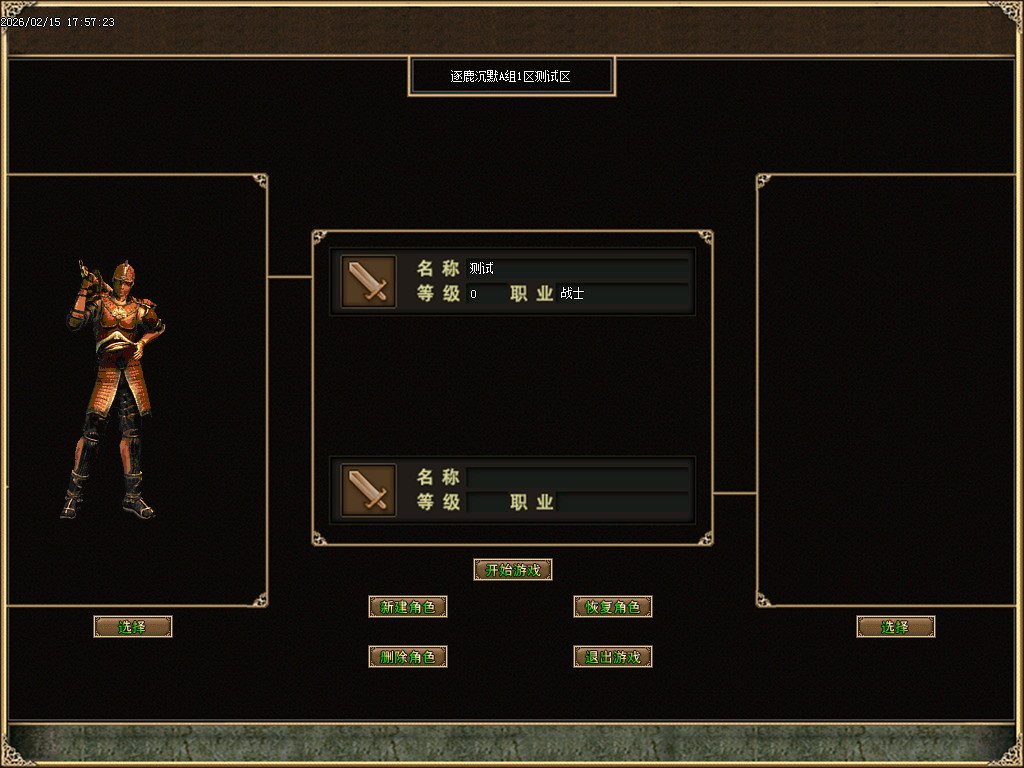Create a character with 新建角色
This screenshot has width=1024, height=768.
coord(408,607)
